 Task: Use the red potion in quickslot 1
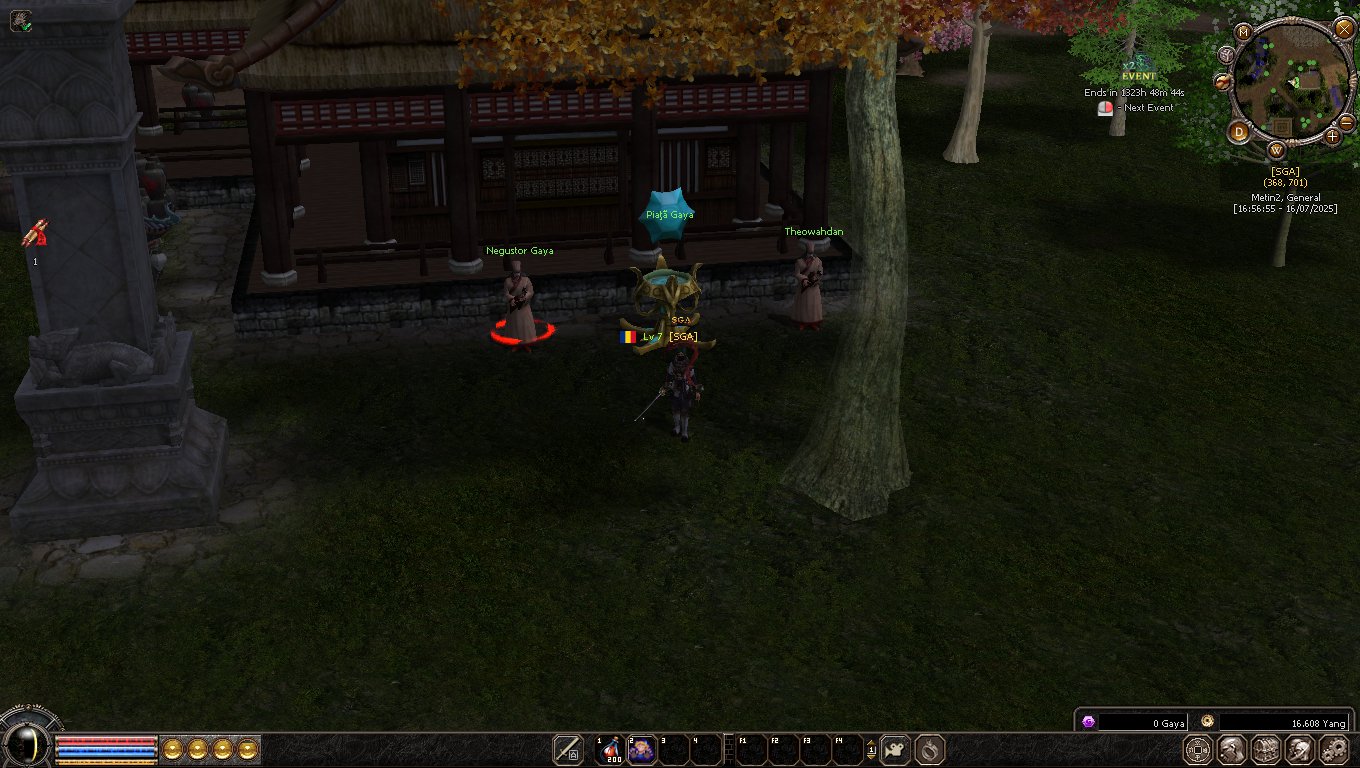611,749
